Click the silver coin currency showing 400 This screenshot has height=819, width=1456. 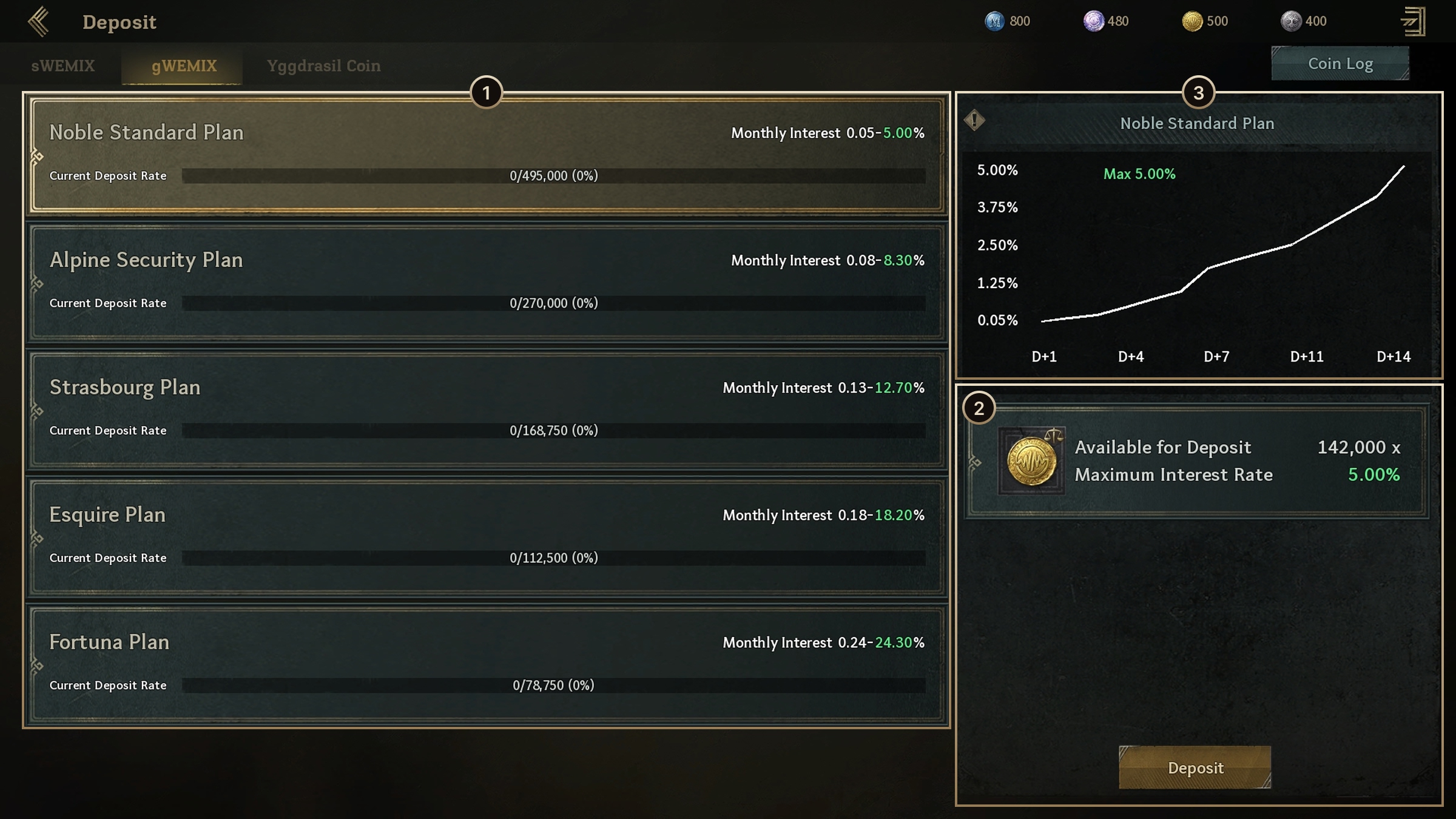tap(1290, 21)
